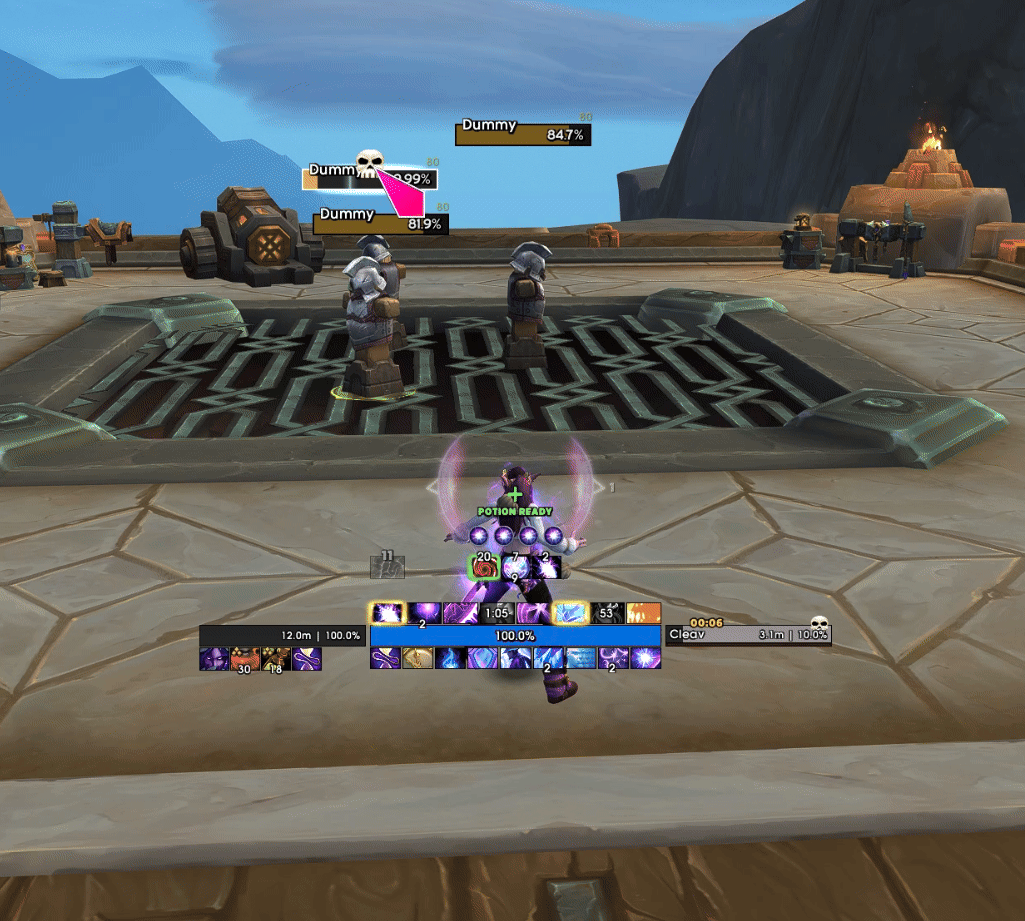The image size is (1025, 921).
Task: Target the Dummy nameplate showing 84.7%
Action: (x=523, y=134)
